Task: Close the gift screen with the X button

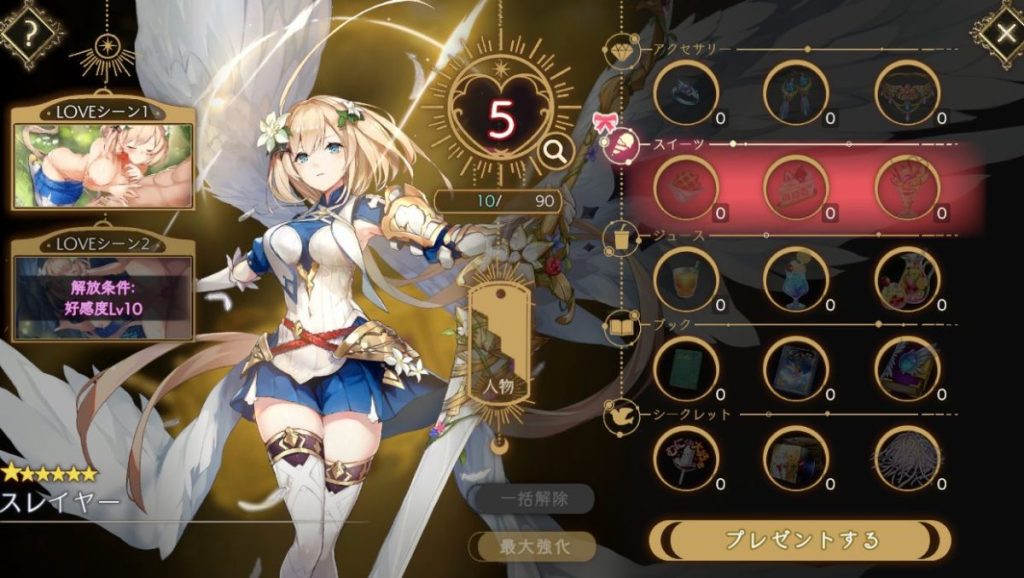Action: tap(1002, 33)
